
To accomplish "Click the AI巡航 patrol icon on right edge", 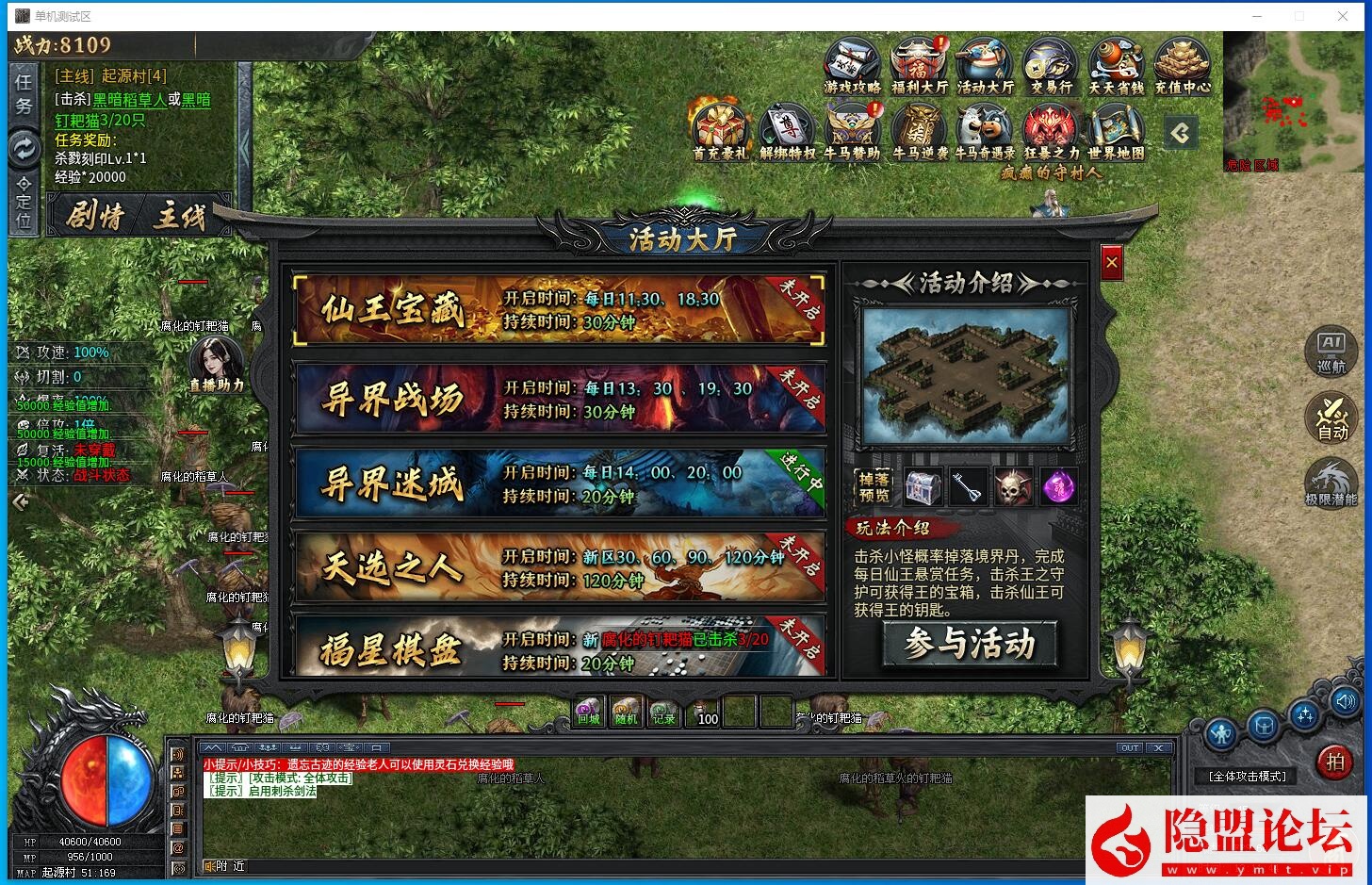I will pos(1331,351).
